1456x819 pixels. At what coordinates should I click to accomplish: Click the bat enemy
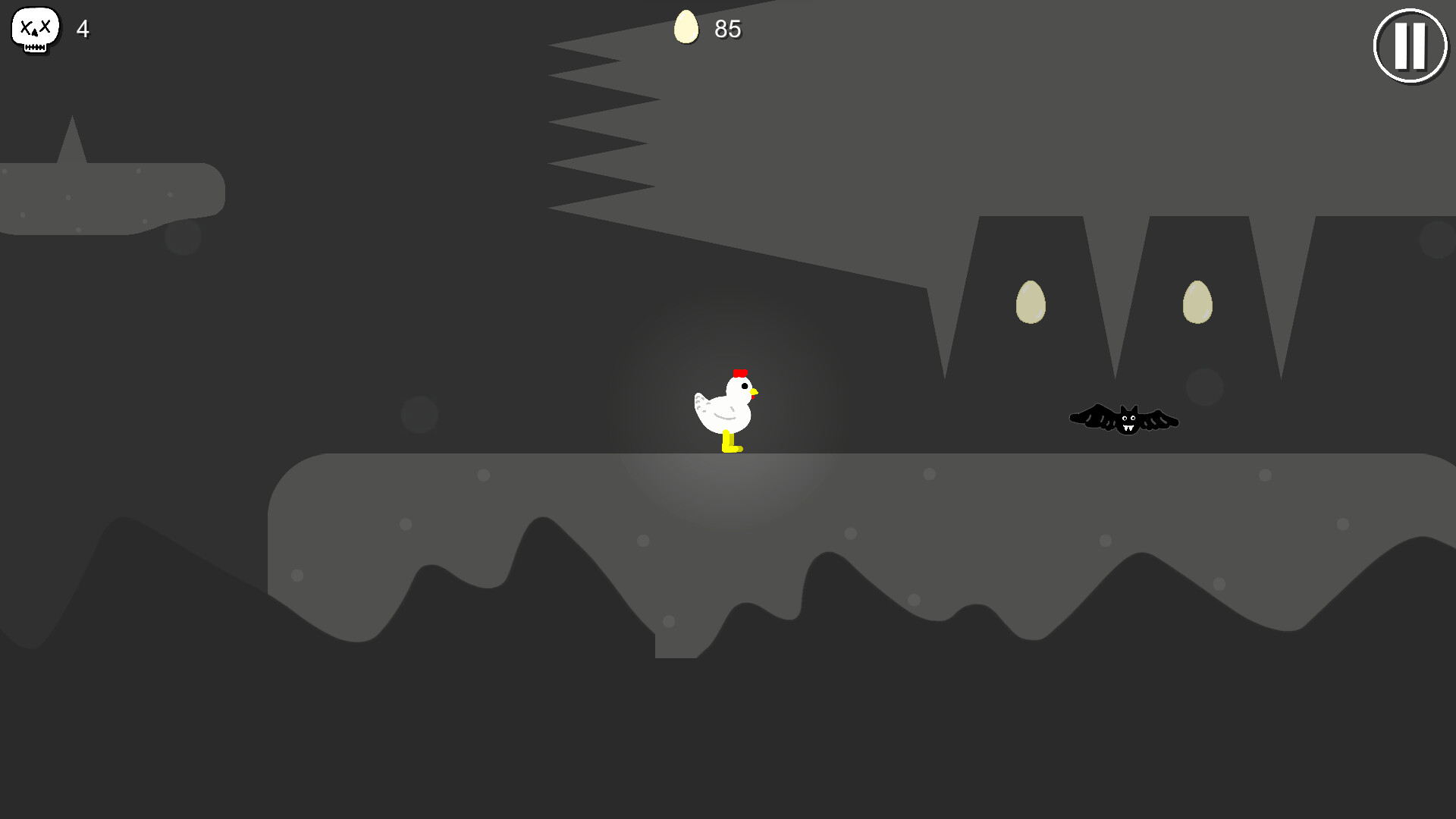point(1125,419)
